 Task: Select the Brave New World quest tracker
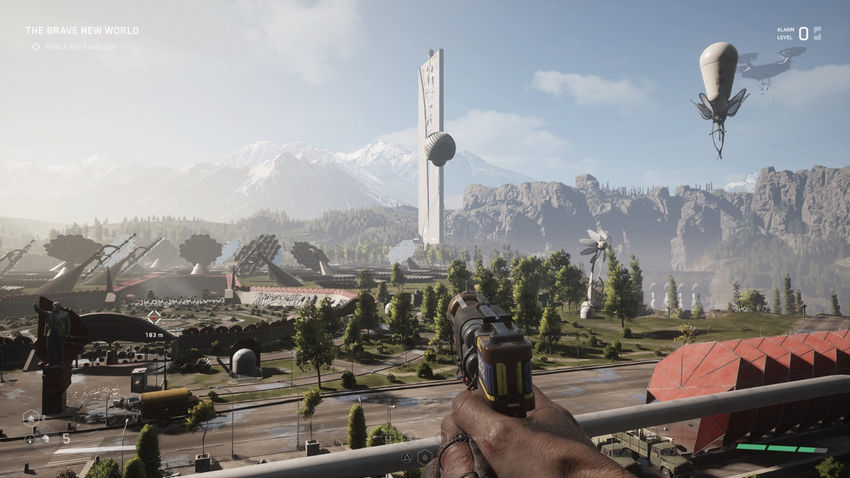82,31
